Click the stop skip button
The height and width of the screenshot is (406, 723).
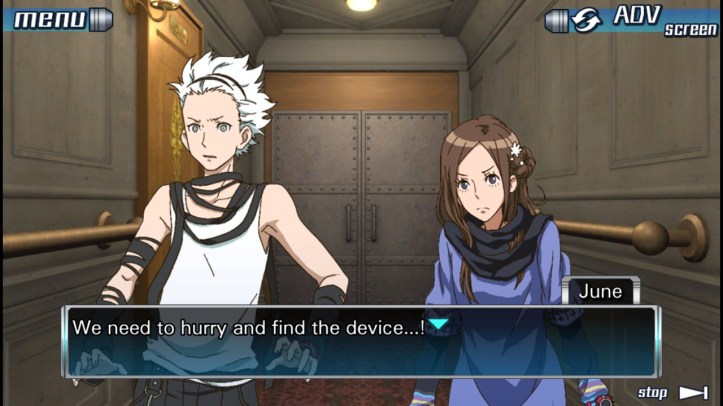tap(672, 392)
